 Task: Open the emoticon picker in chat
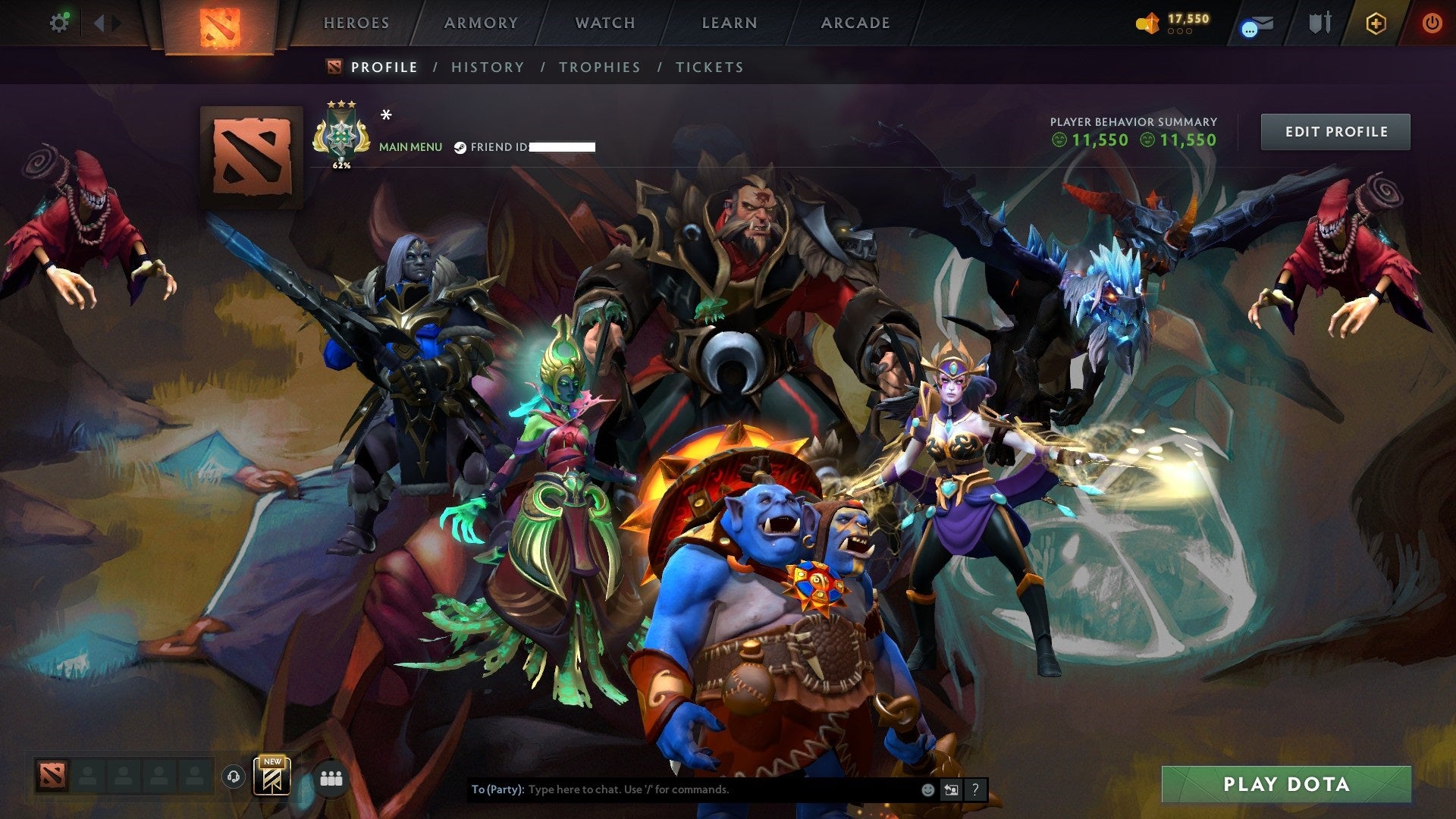[927, 789]
